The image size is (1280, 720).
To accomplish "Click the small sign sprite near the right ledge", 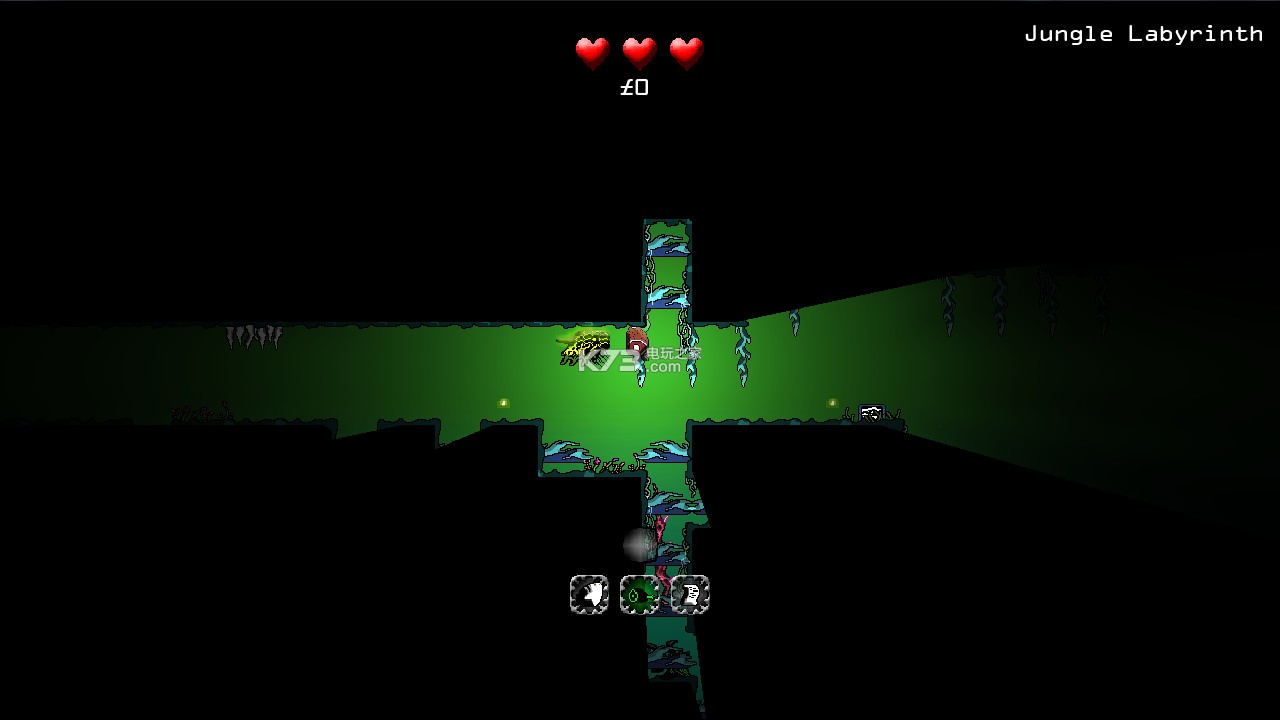I will click(x=869, y=412).
